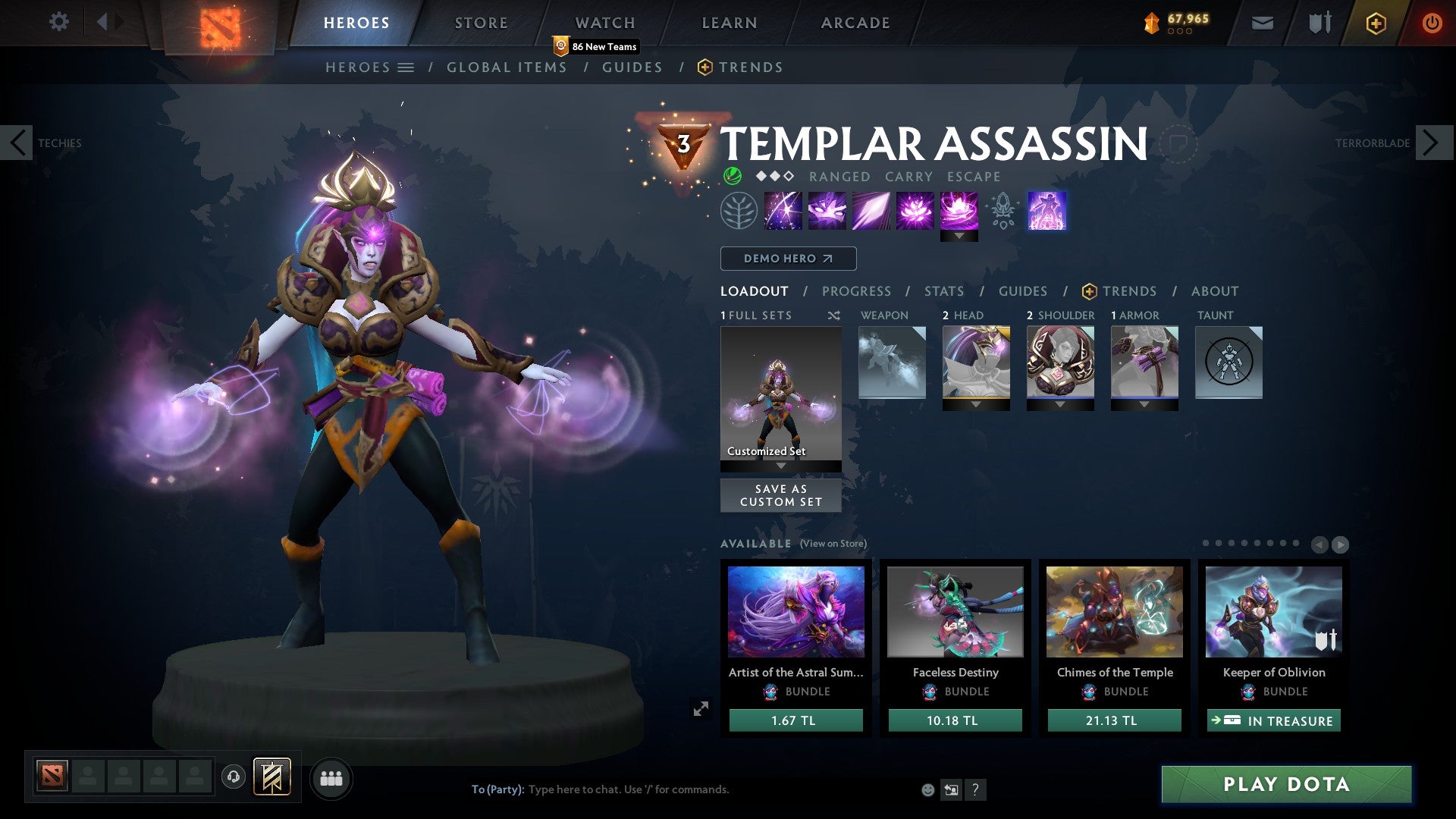Shuffle the loadout with the shuffle icon
The image size is (1456, 819).
(x=834, y=315)
